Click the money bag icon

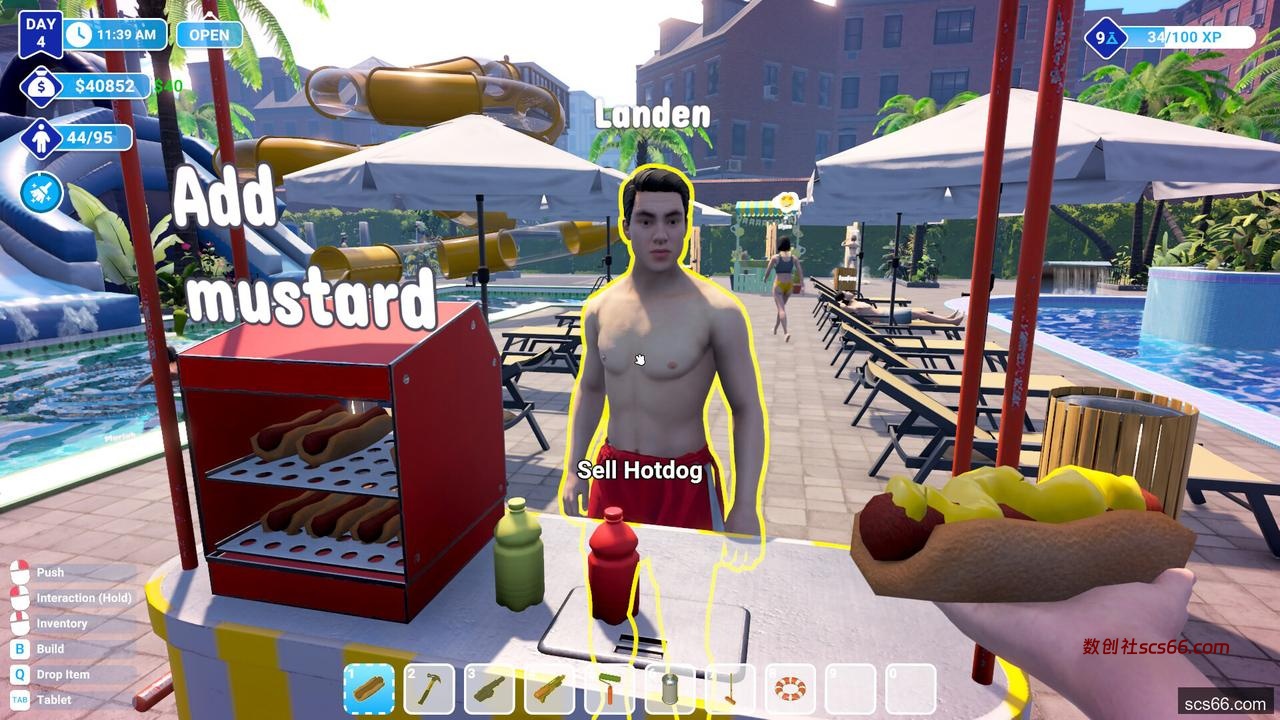pos(41,87)
